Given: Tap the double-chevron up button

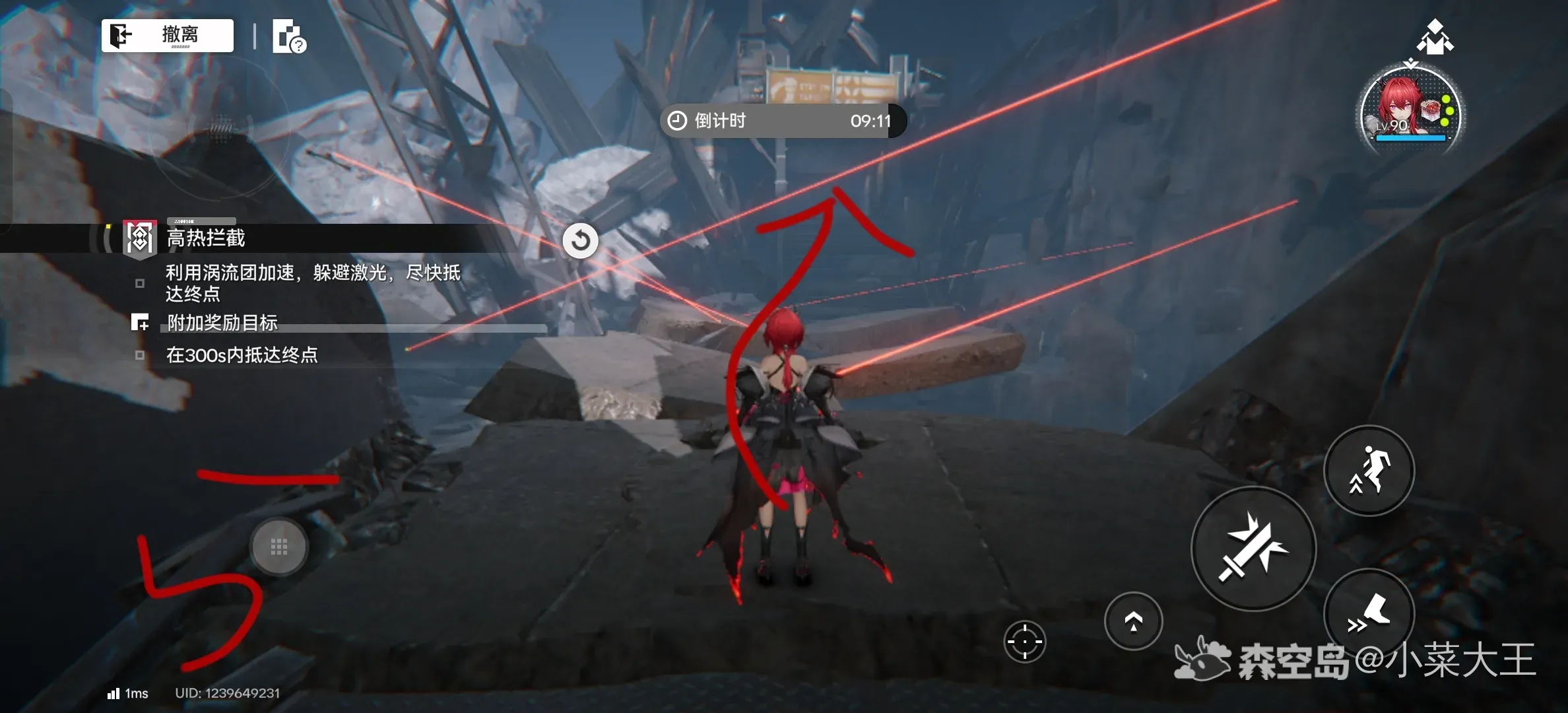Looking at the screenshot, I should pyautogui.click(x=1133, y=621).
